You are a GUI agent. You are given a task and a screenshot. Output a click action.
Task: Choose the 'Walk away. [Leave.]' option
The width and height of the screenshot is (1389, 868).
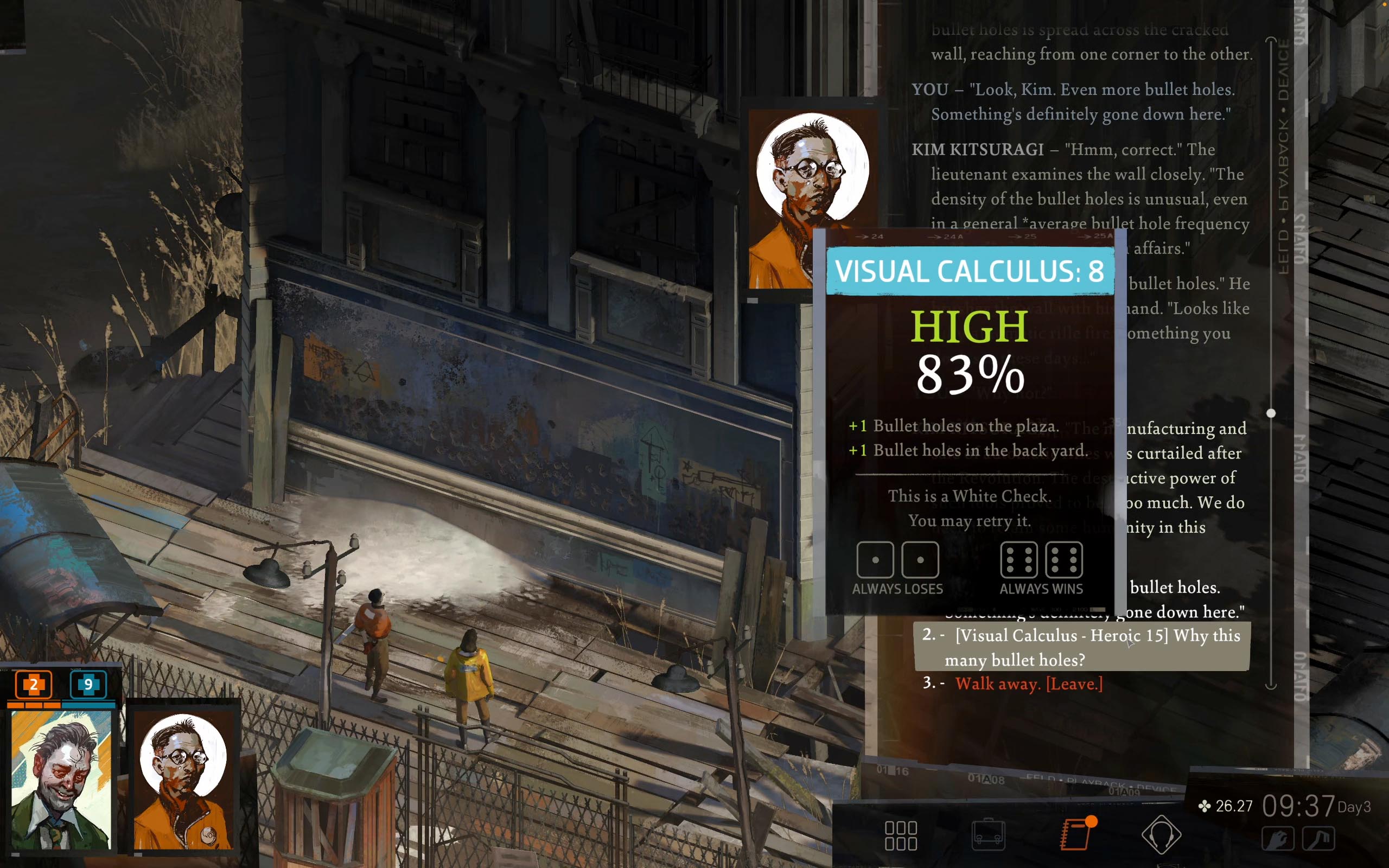pos(1028,684)
